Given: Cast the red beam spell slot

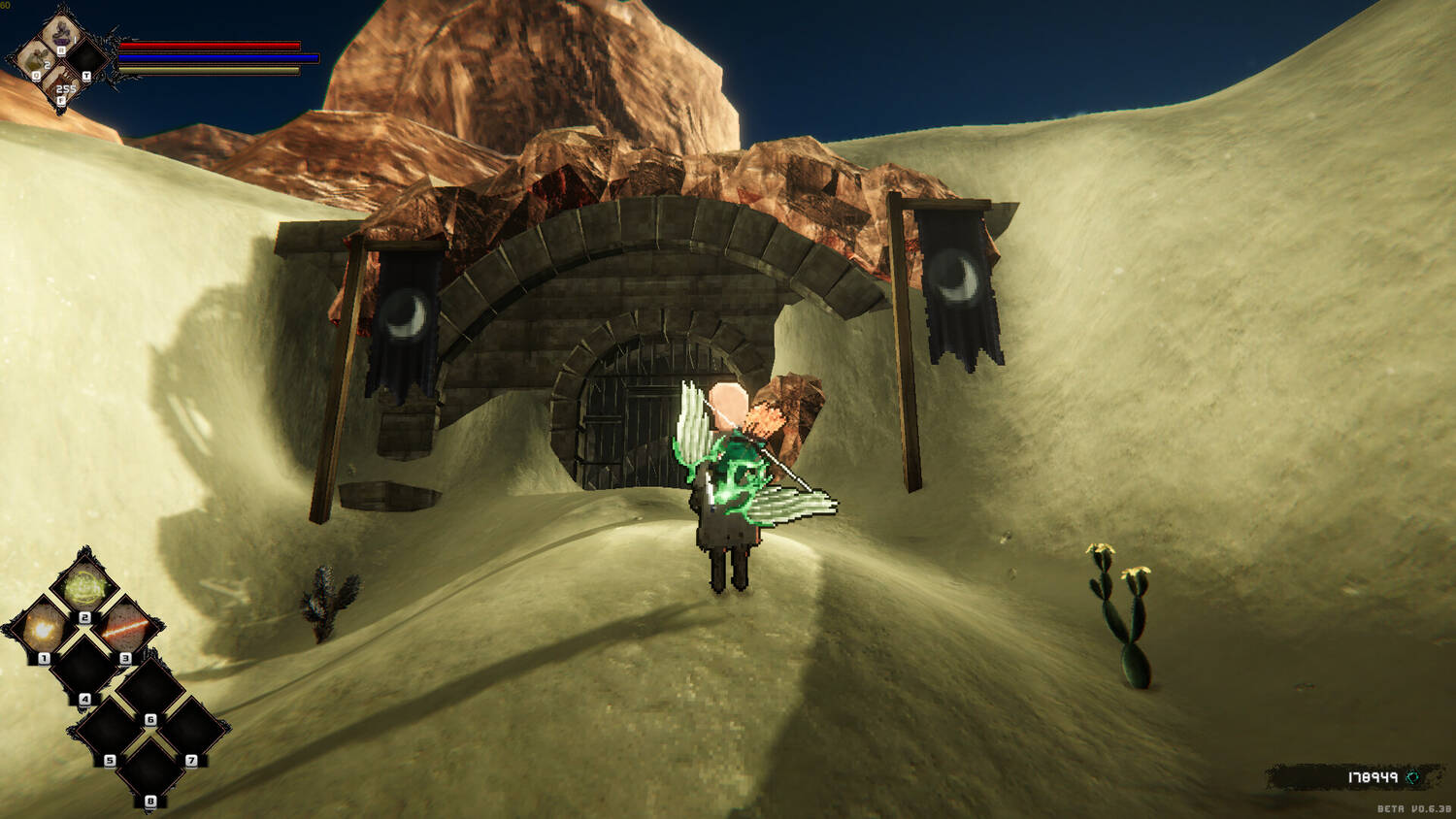Looking at the screenshot, I should click(124, 629).
